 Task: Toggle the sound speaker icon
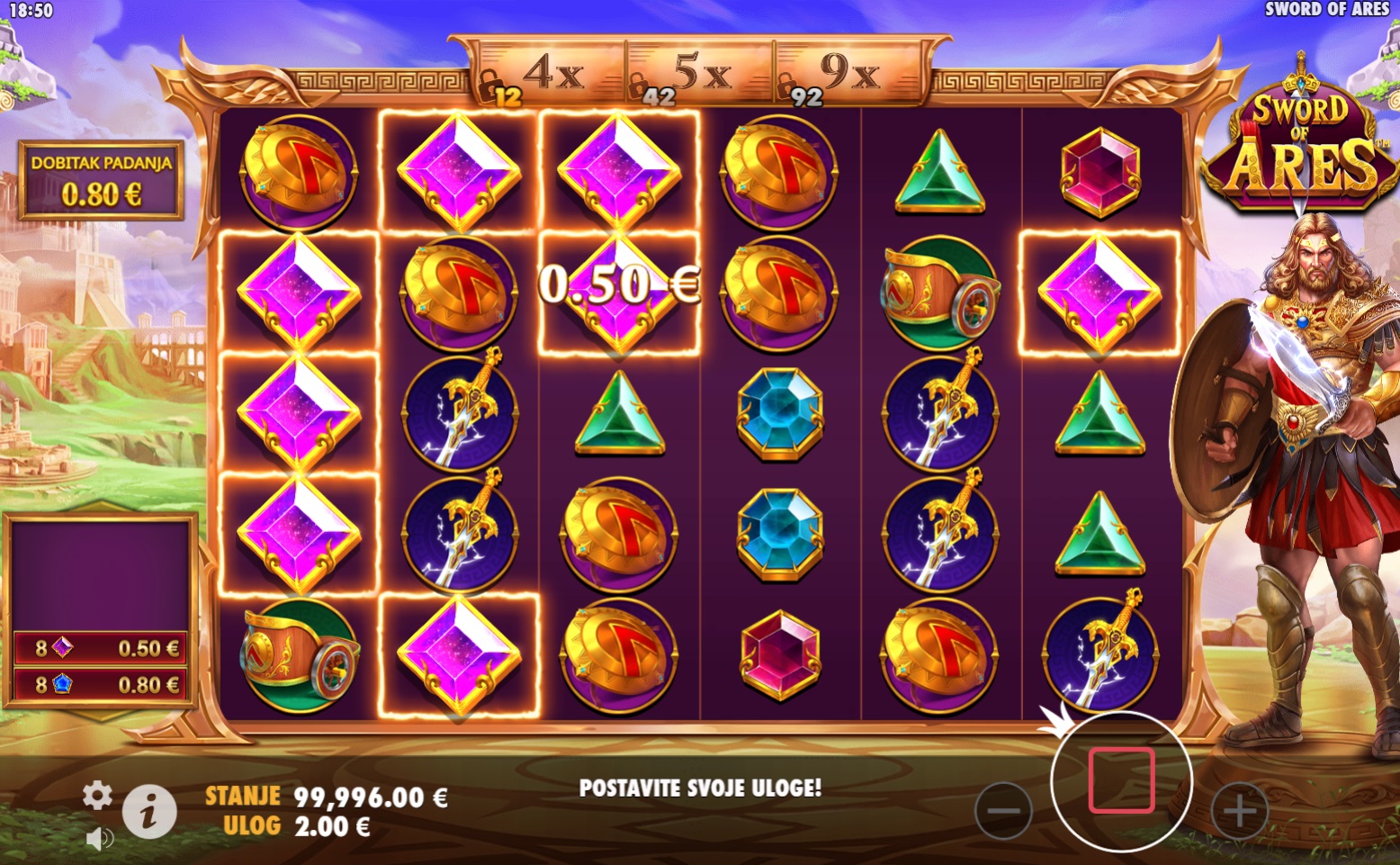pos(99,839)
